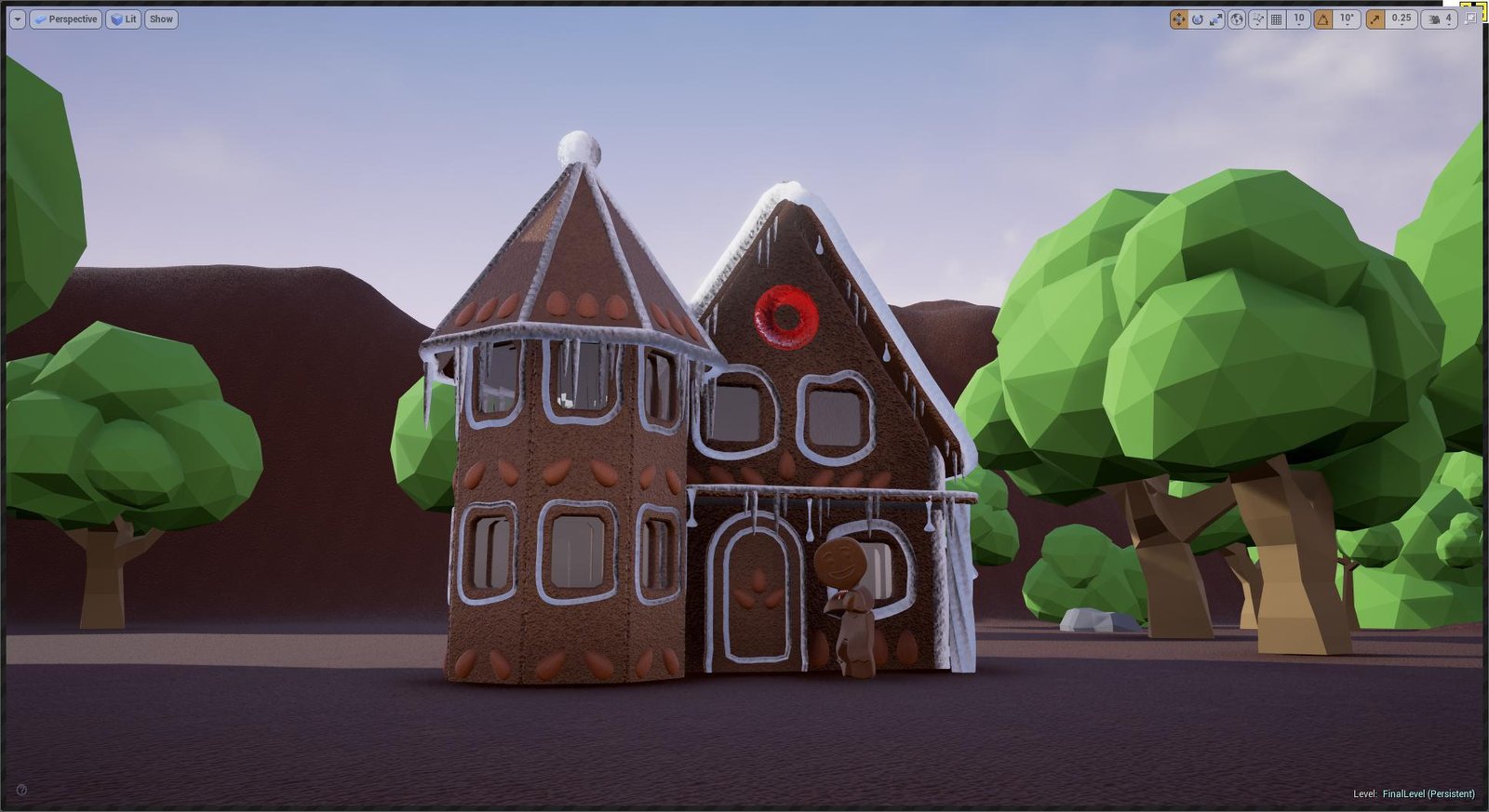Viewport: 1489px width, 812px height.
Task: Toggle grid snapping on or off
Action: [1277, 19]
